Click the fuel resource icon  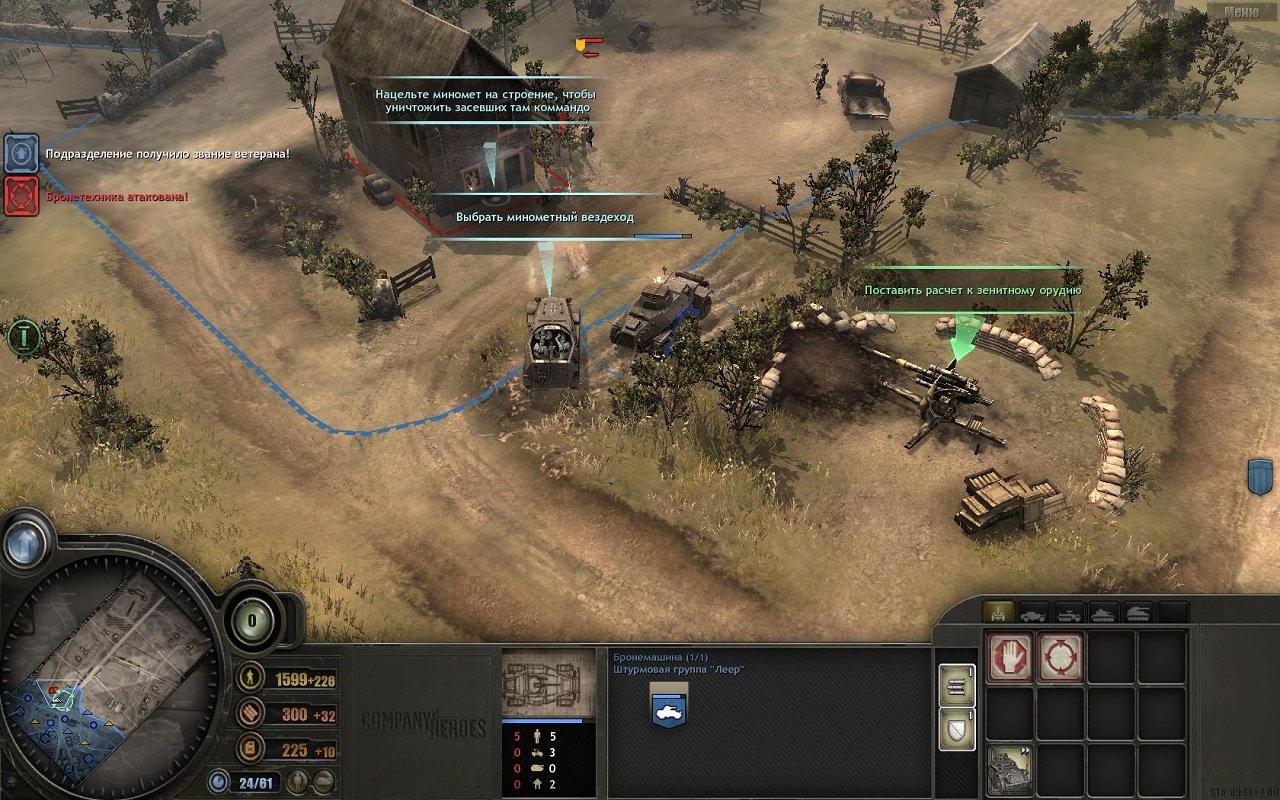(250, 748)
